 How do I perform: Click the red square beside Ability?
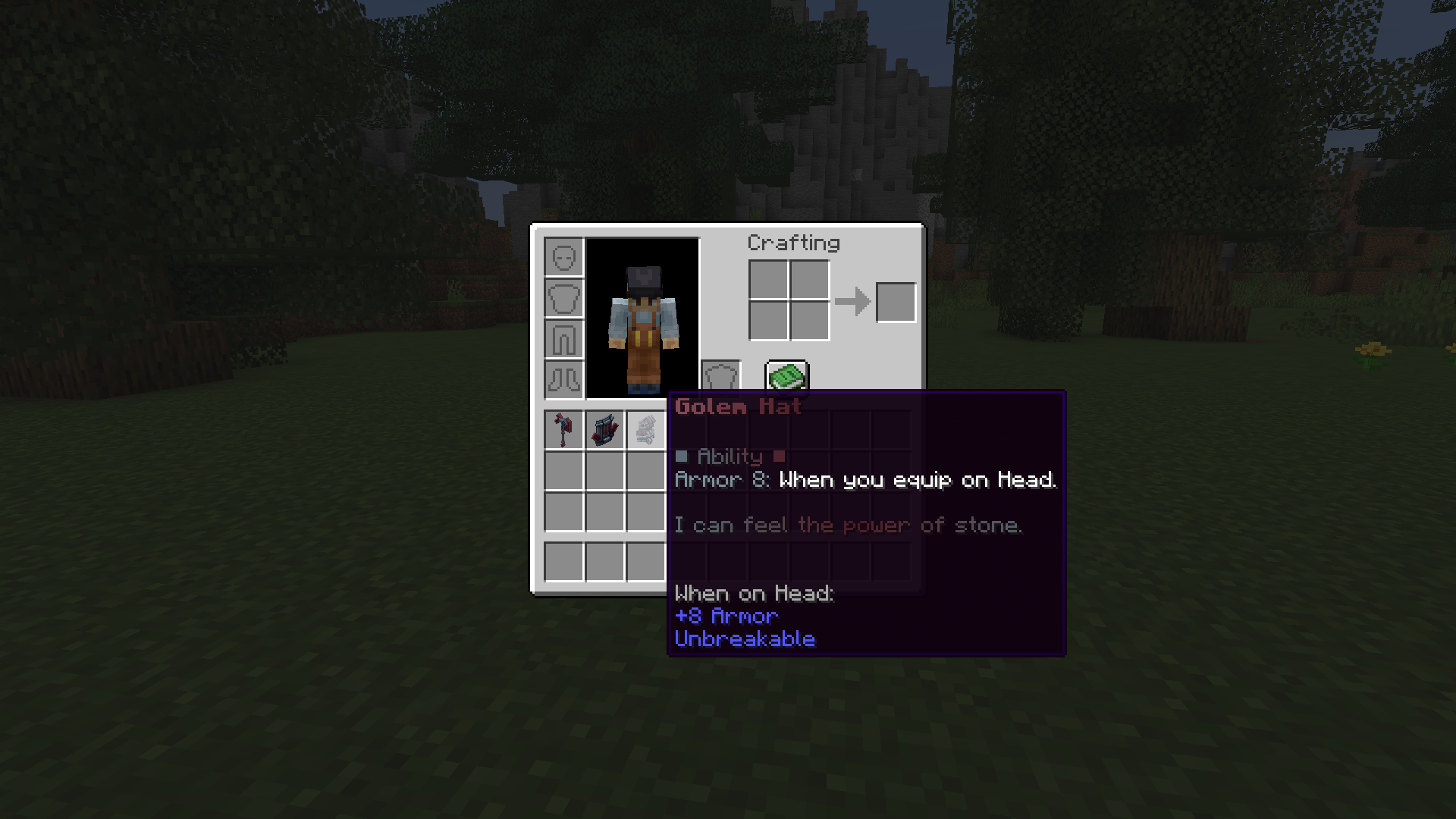click(780, 456)
